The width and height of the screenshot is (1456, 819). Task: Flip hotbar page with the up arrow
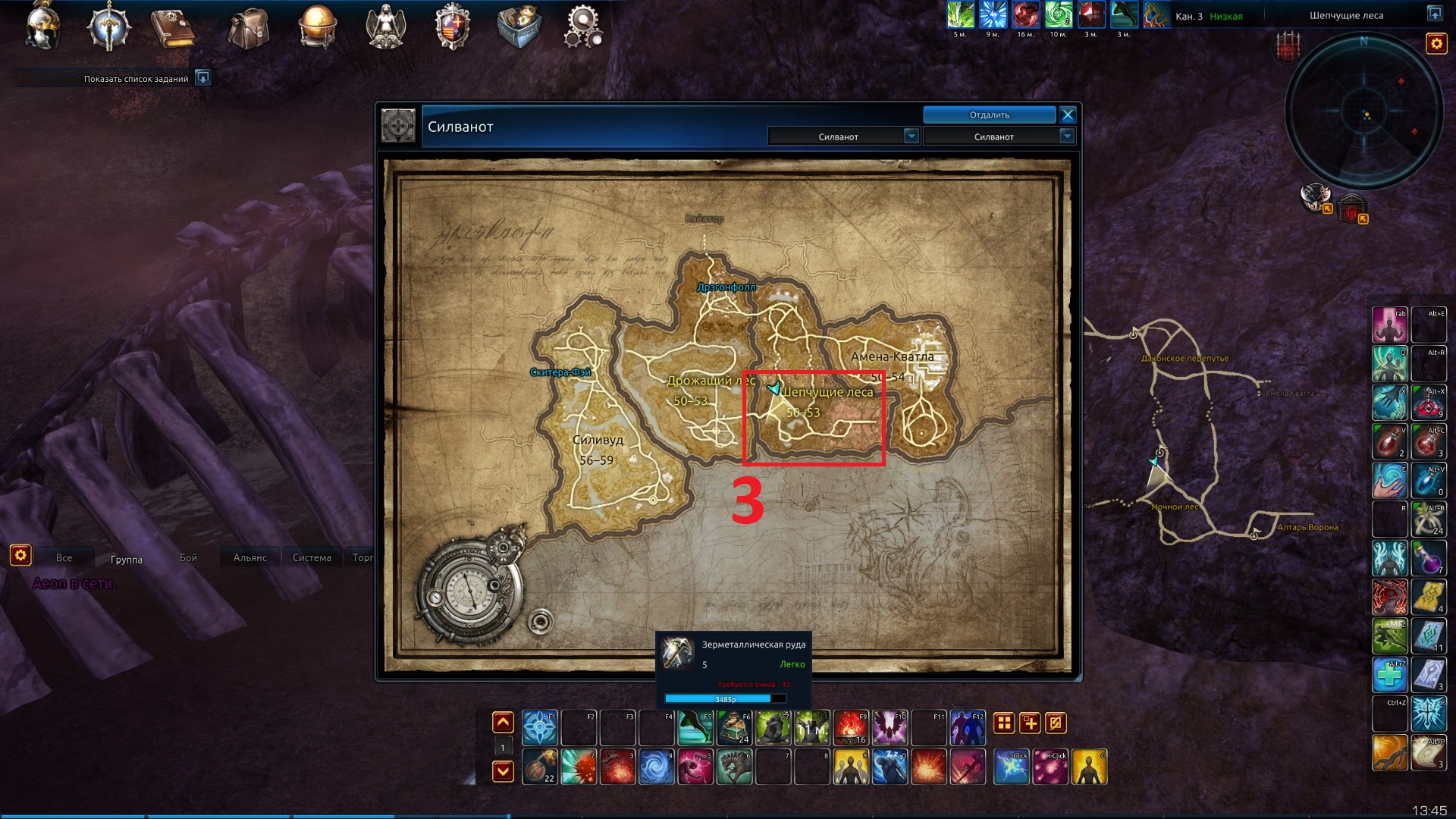[x=503, y=723]
